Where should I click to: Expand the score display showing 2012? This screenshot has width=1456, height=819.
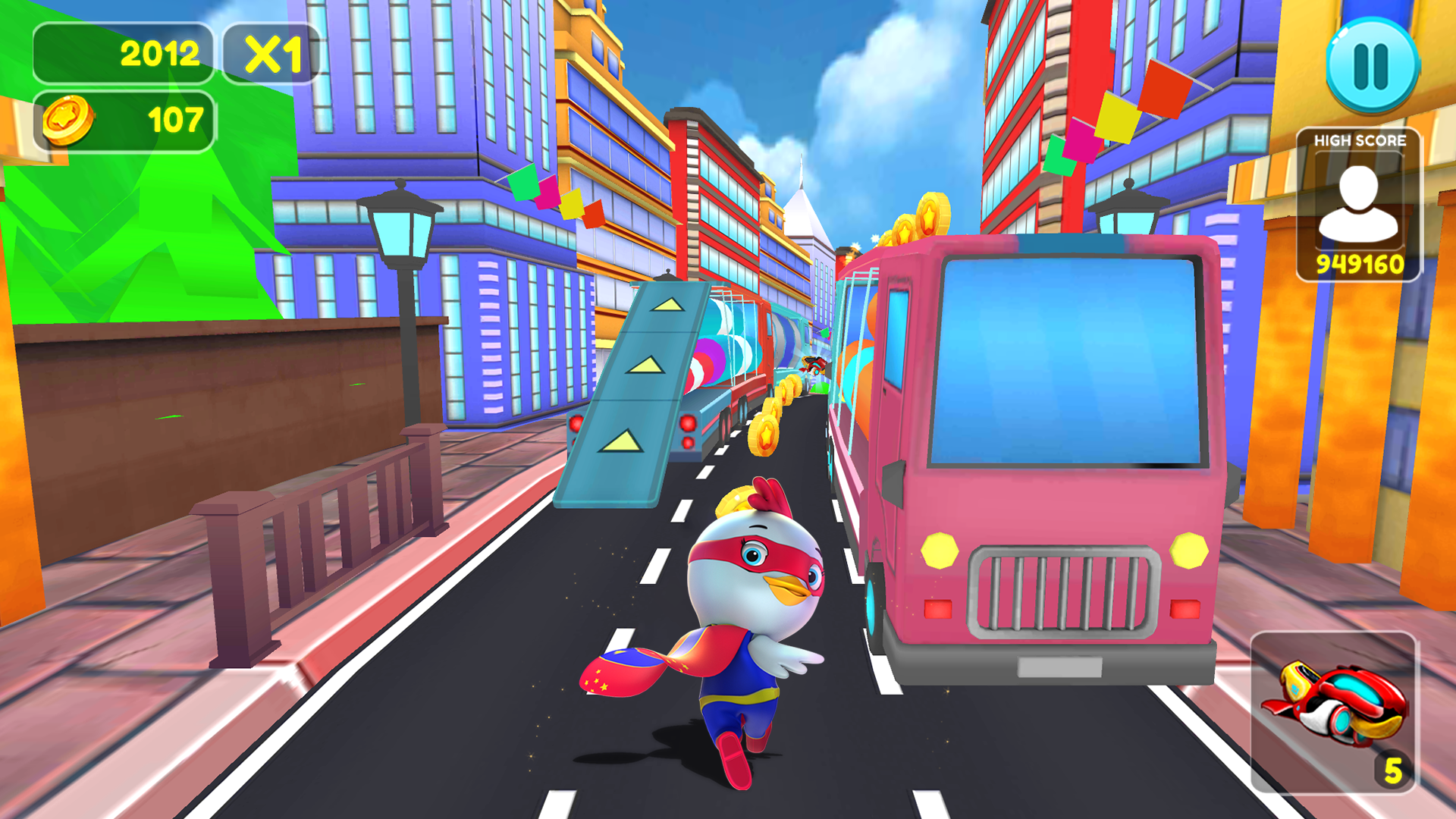[x=124, y=53]
